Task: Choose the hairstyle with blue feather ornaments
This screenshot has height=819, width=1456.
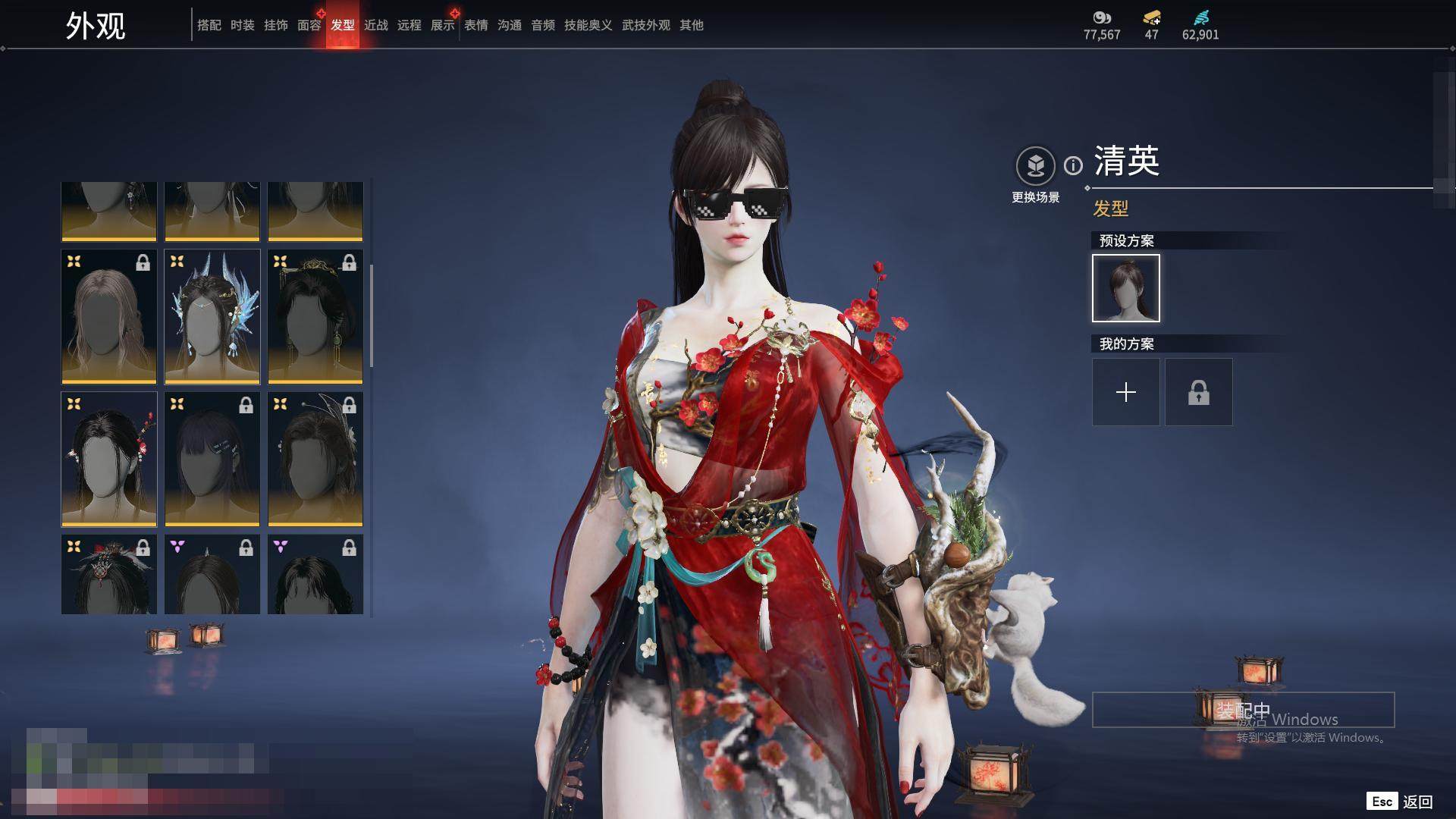Action: (212, 317)
